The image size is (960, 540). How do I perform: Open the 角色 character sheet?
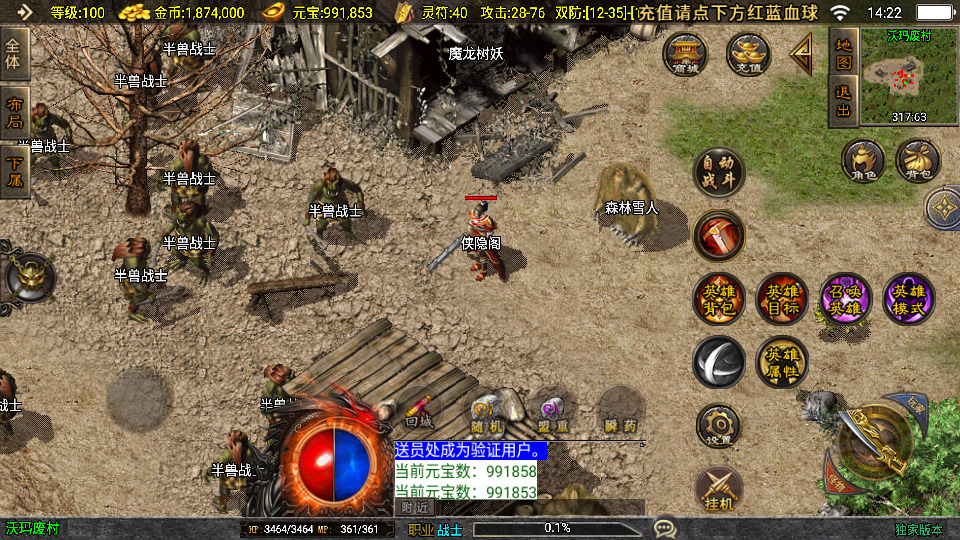coord(863,161)
